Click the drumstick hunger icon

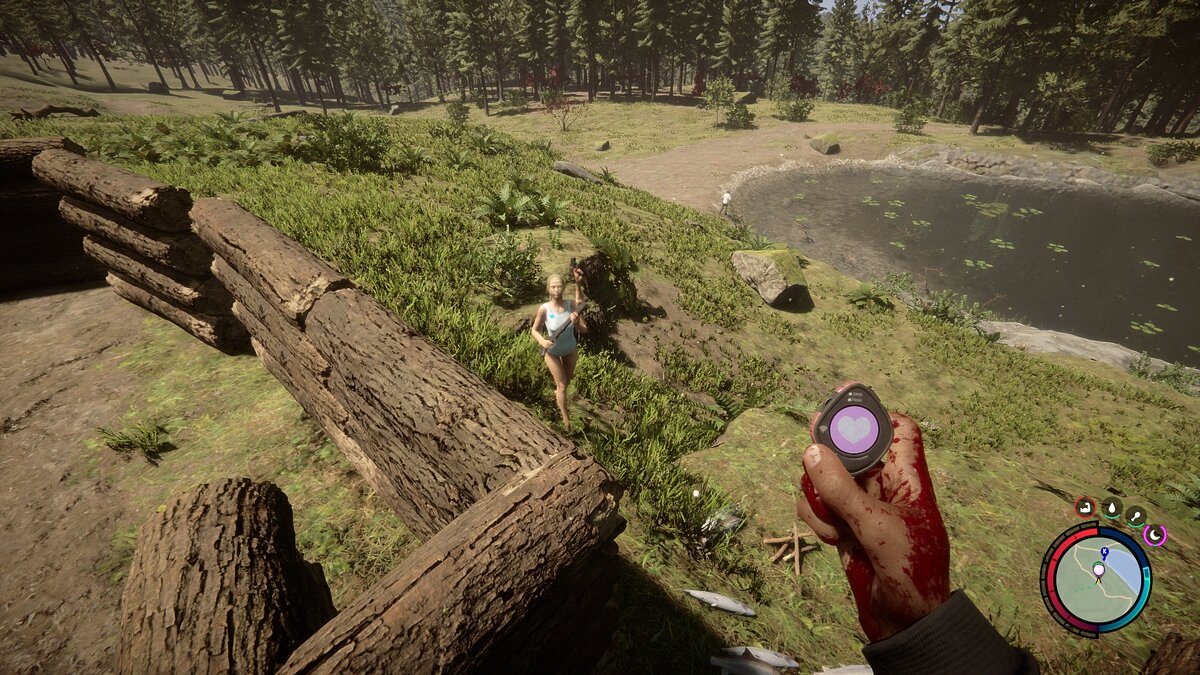point(1136,516)
